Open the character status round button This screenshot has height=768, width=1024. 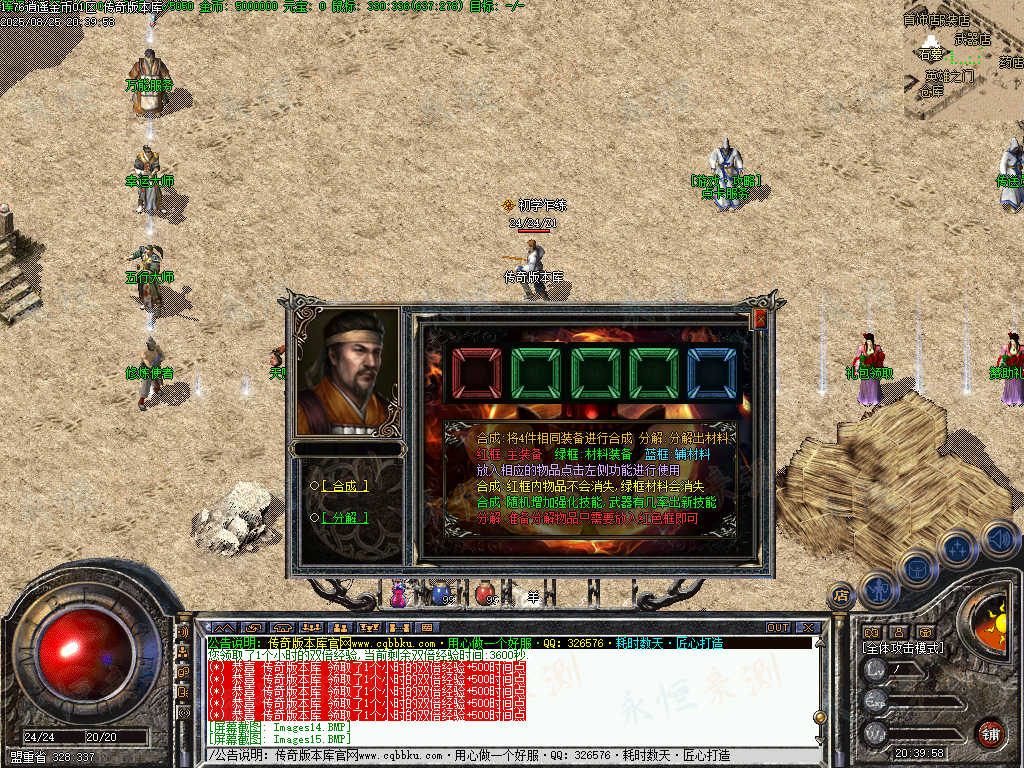pyautogui.click(x=879, y=591)
